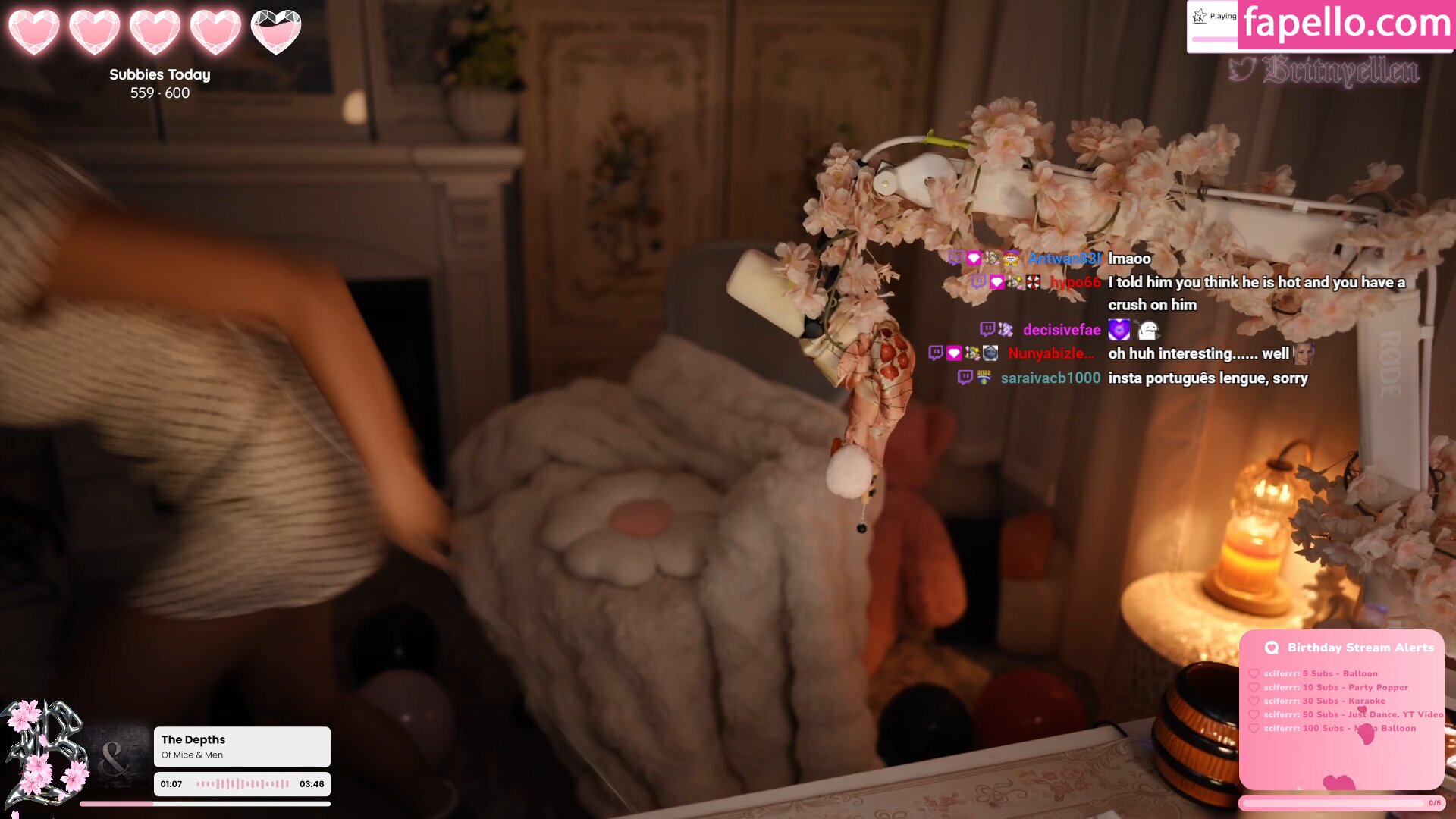
Task: Click the Britnyellen Twitter handle
Action: 1340,71
